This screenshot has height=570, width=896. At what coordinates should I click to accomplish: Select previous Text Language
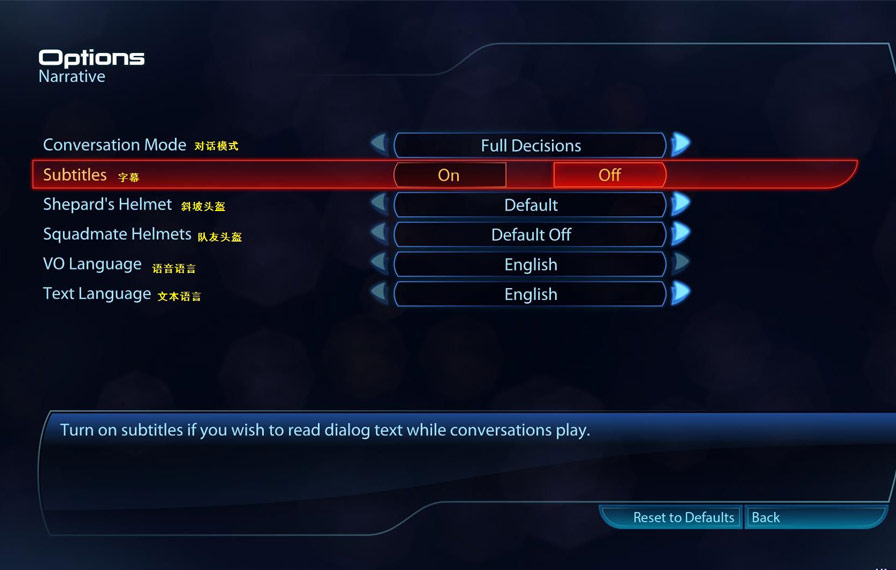pyautogui.click(x=379, y=294)
